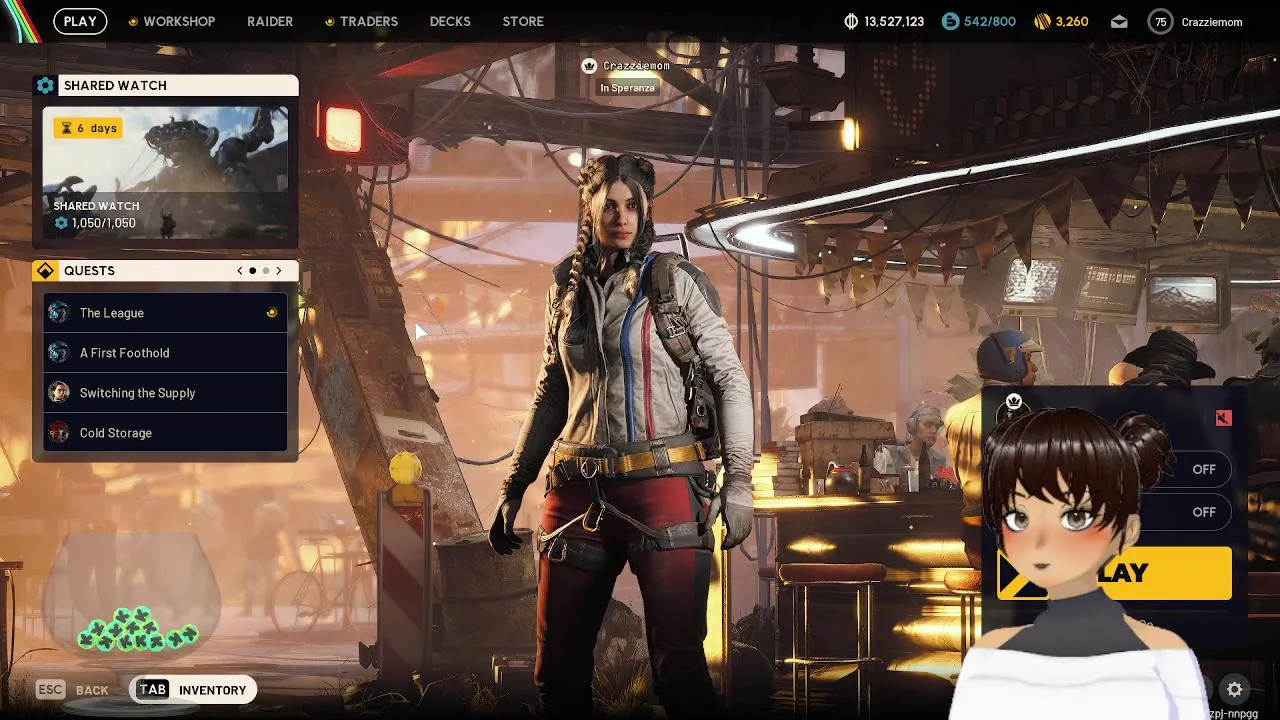Open the Crazziemom player profile
Screen dimensions: 1280x720
click(x=1196, y=21)
